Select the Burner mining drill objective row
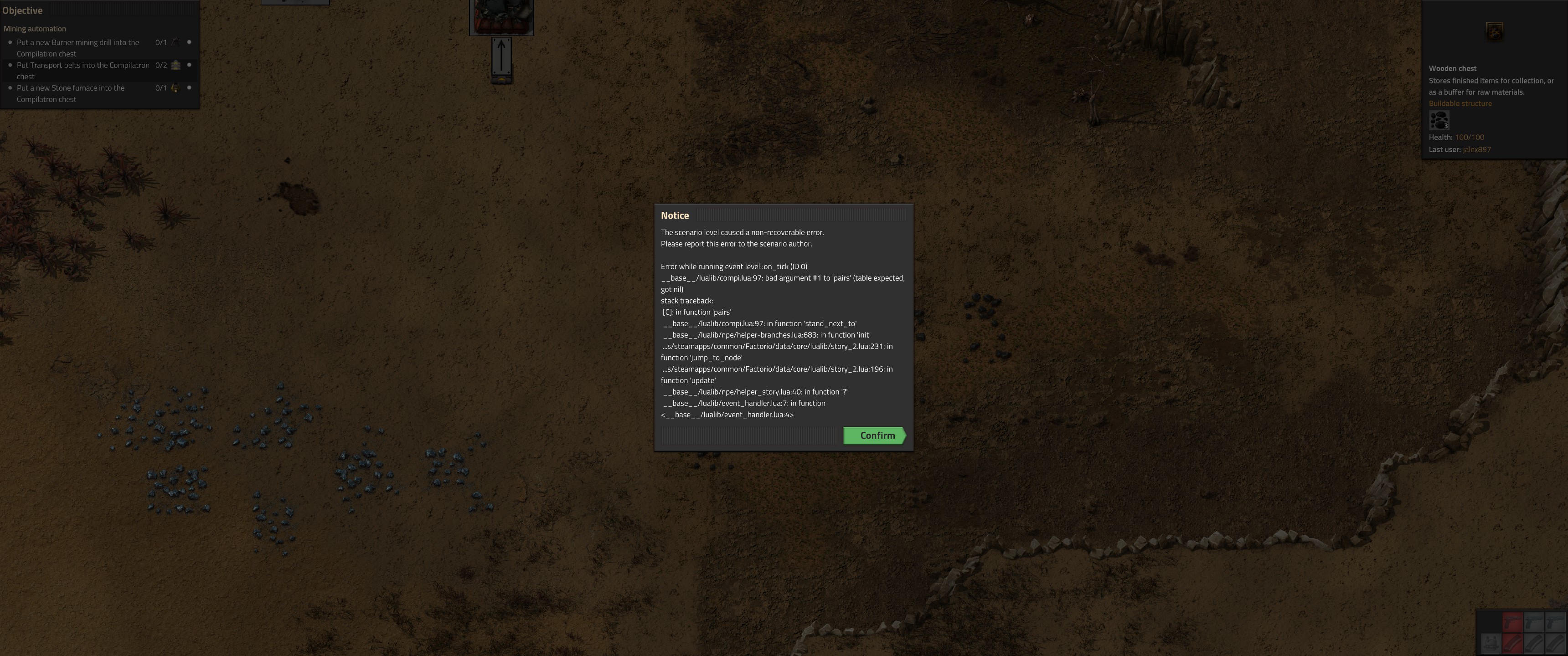 (78, 47)
